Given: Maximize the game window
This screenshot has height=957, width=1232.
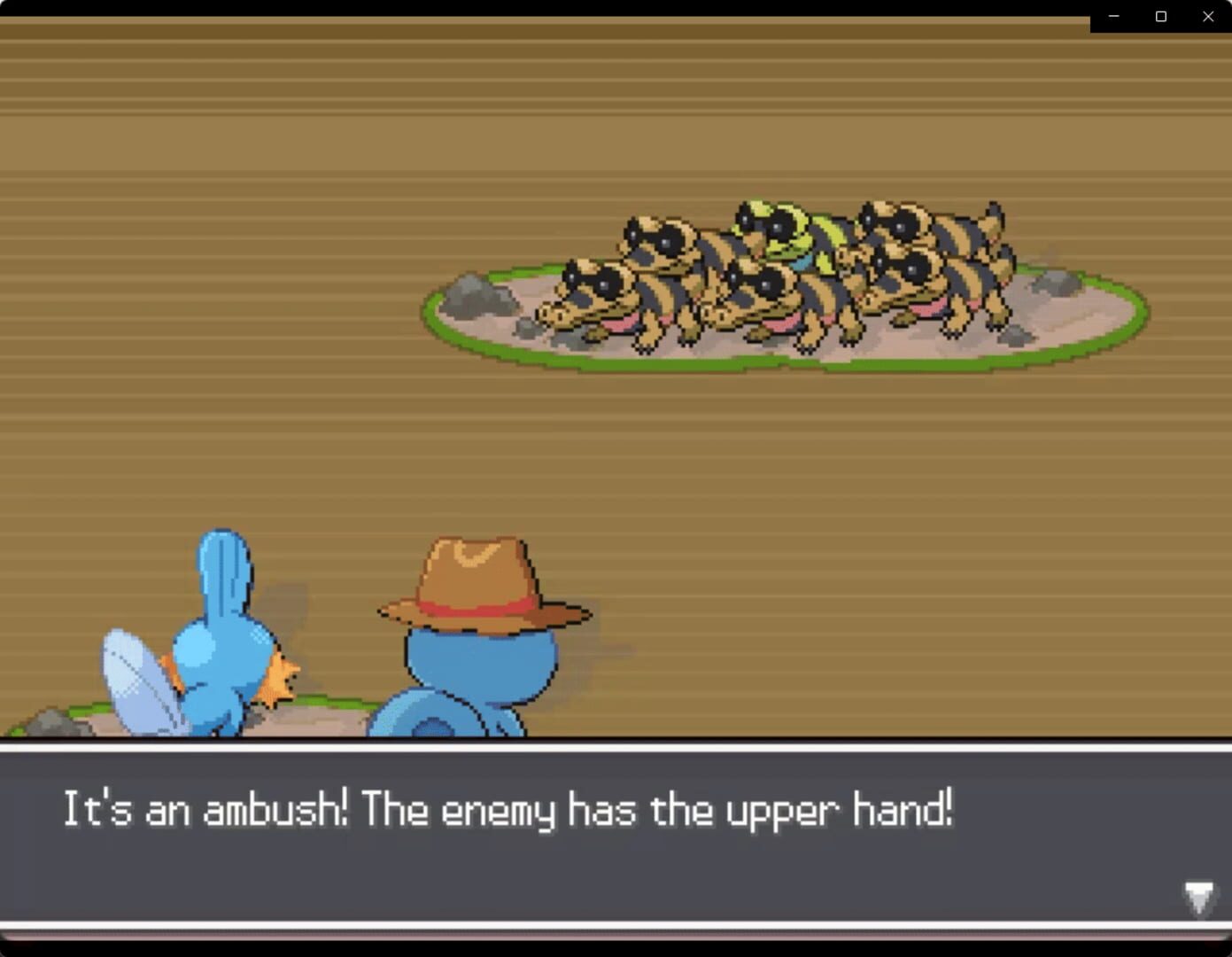Looking at the screenshot, I should [1160, 16].
